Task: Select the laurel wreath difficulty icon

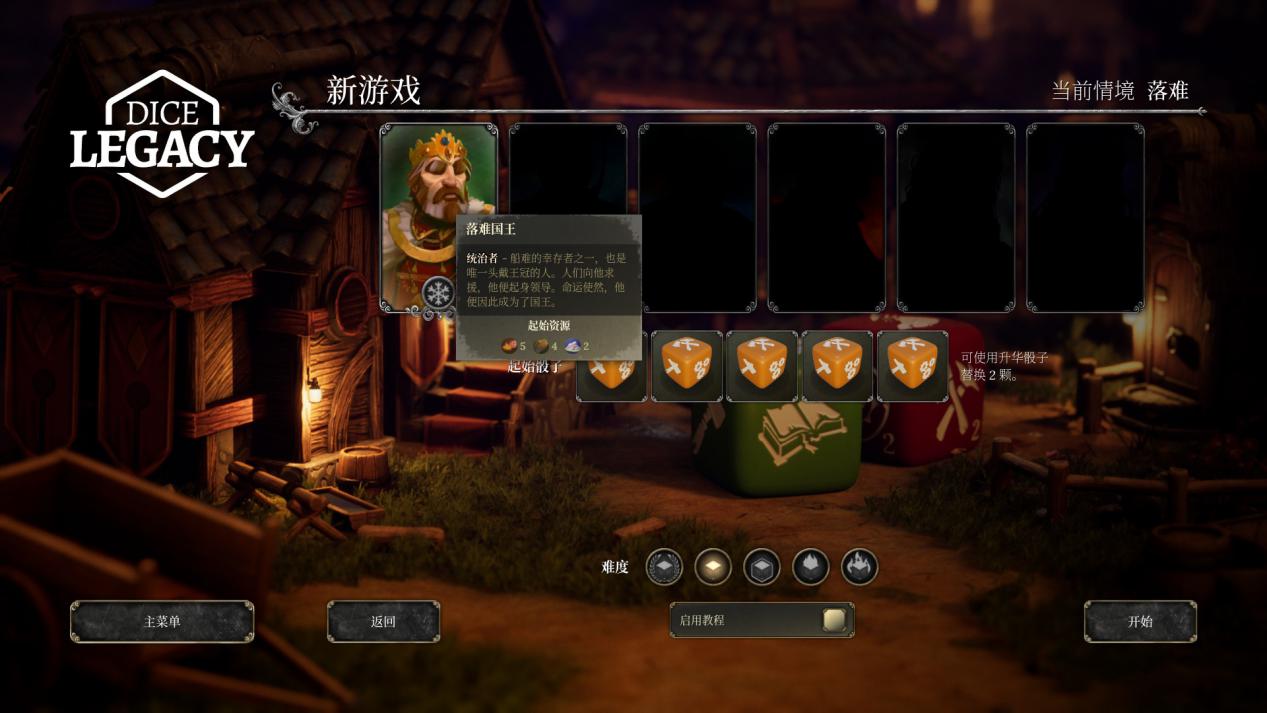Action: (664, 567)
